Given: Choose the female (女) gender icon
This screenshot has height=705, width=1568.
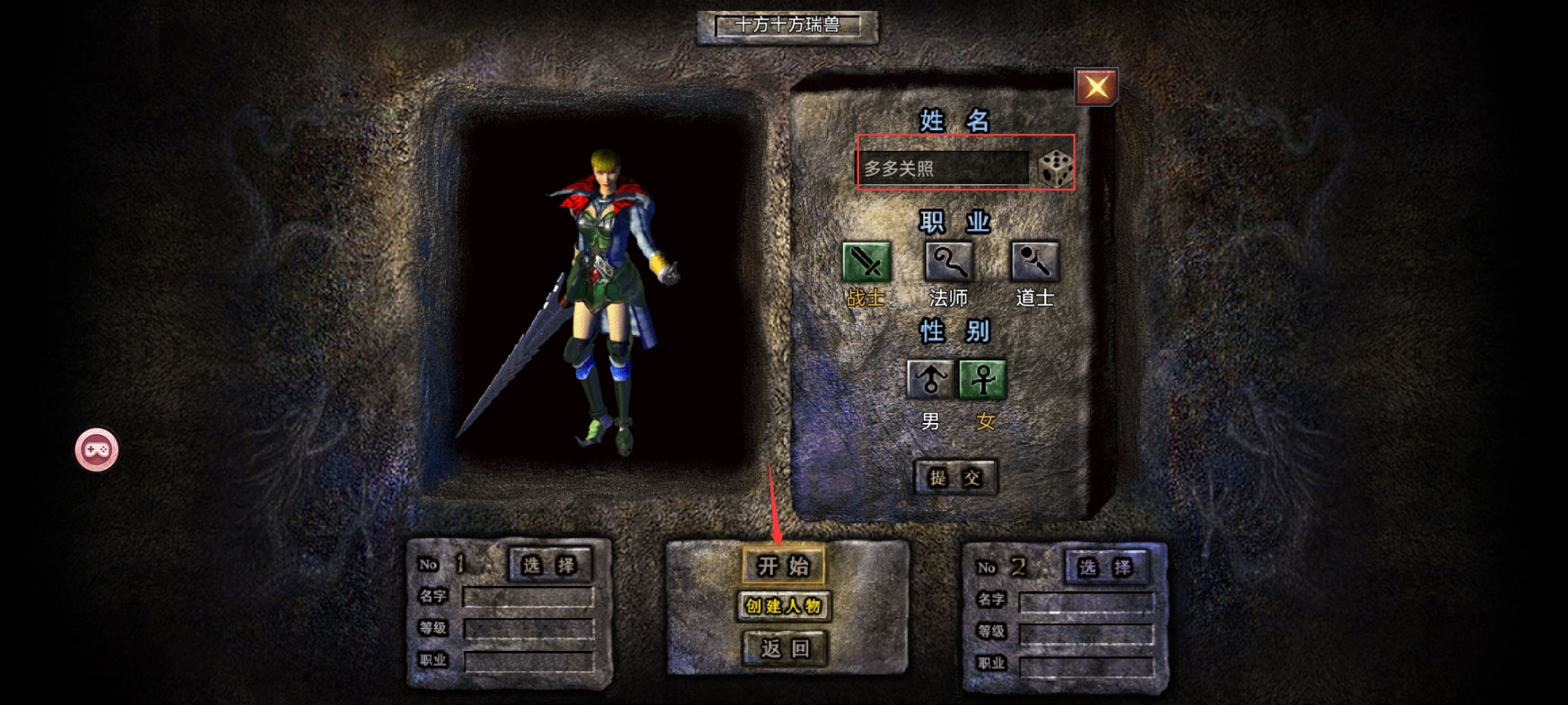Looking at the screenshot, I should (x=983, y=379).
